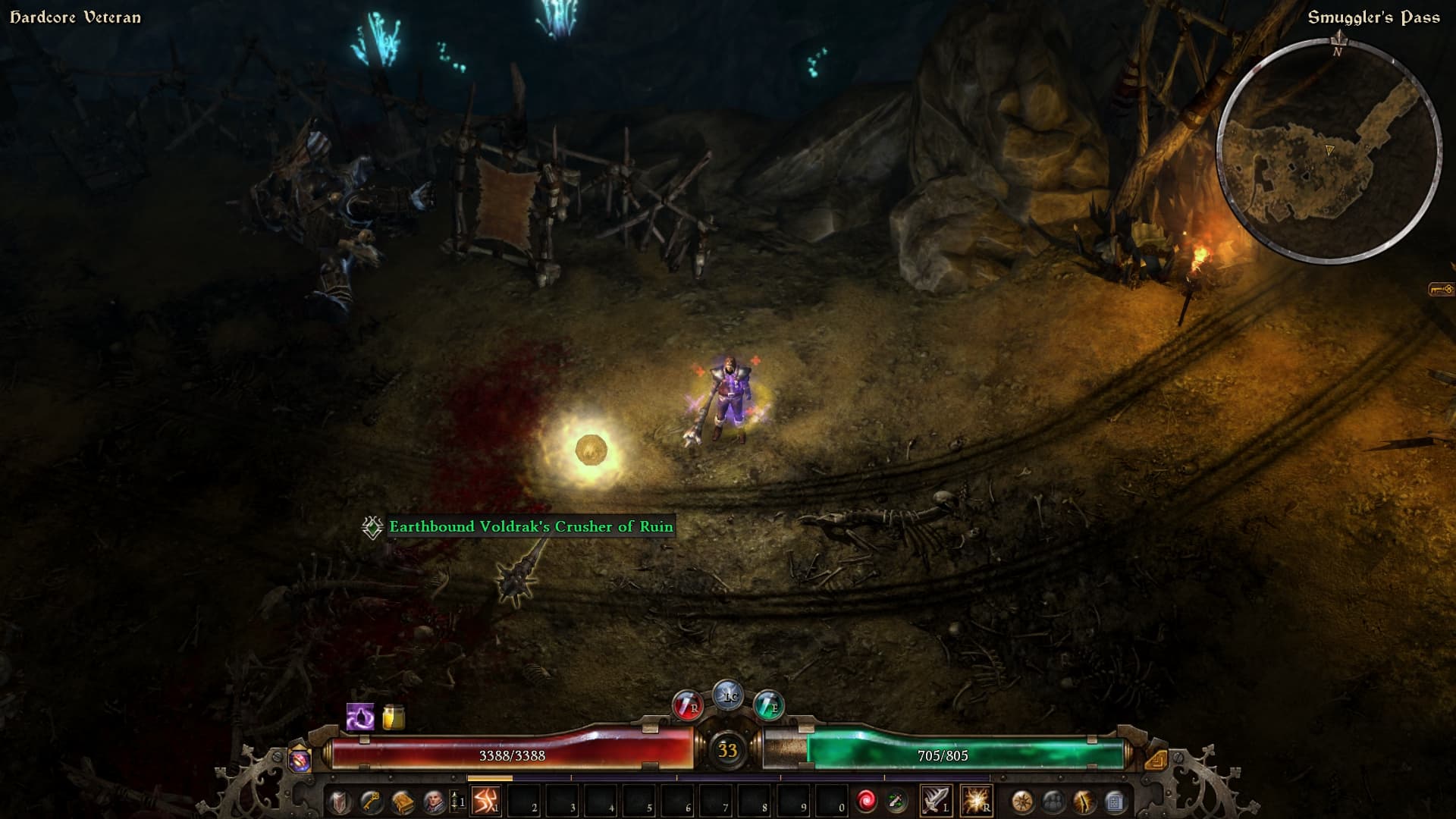Activate the skill in hotbar slot 1
The height and width of the screenshot is (819, 1456).
click(x=485, y=801)
